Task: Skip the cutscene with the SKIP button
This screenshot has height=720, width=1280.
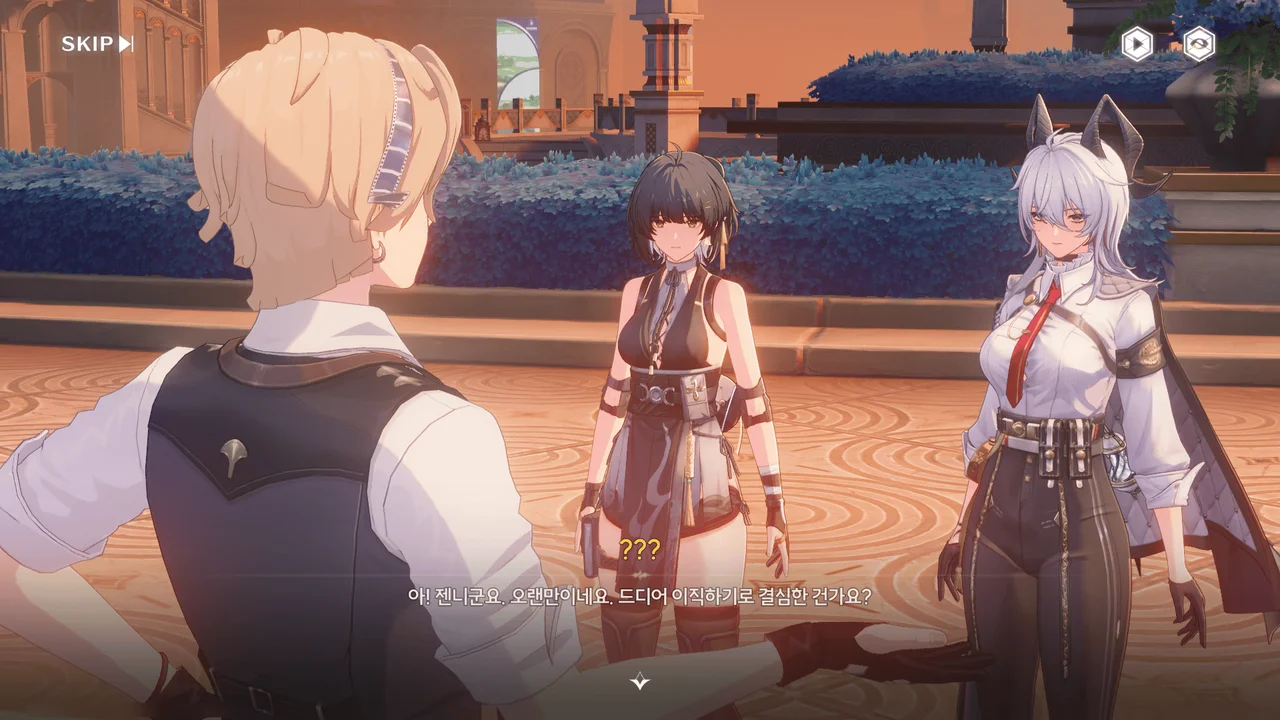Action: [97, 44]
